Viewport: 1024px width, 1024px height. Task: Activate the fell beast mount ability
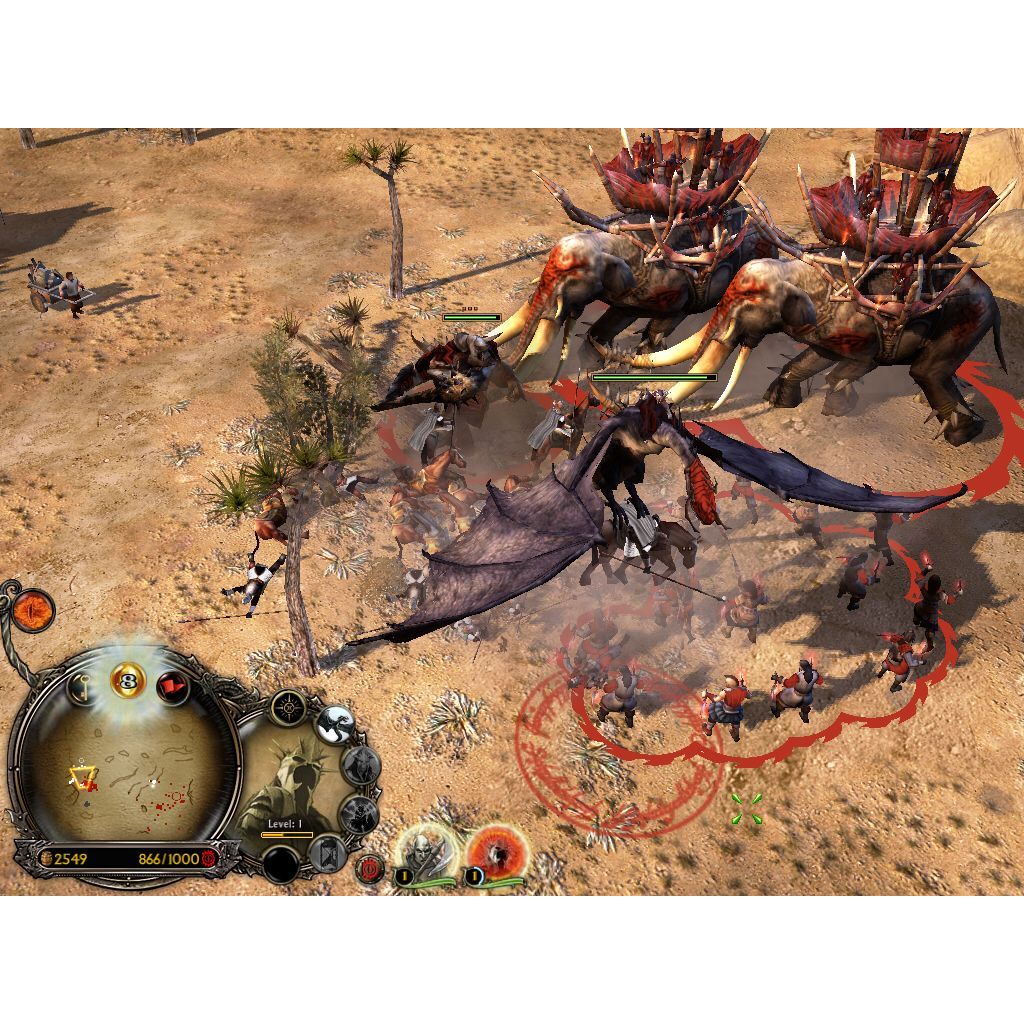click(334, 725)
